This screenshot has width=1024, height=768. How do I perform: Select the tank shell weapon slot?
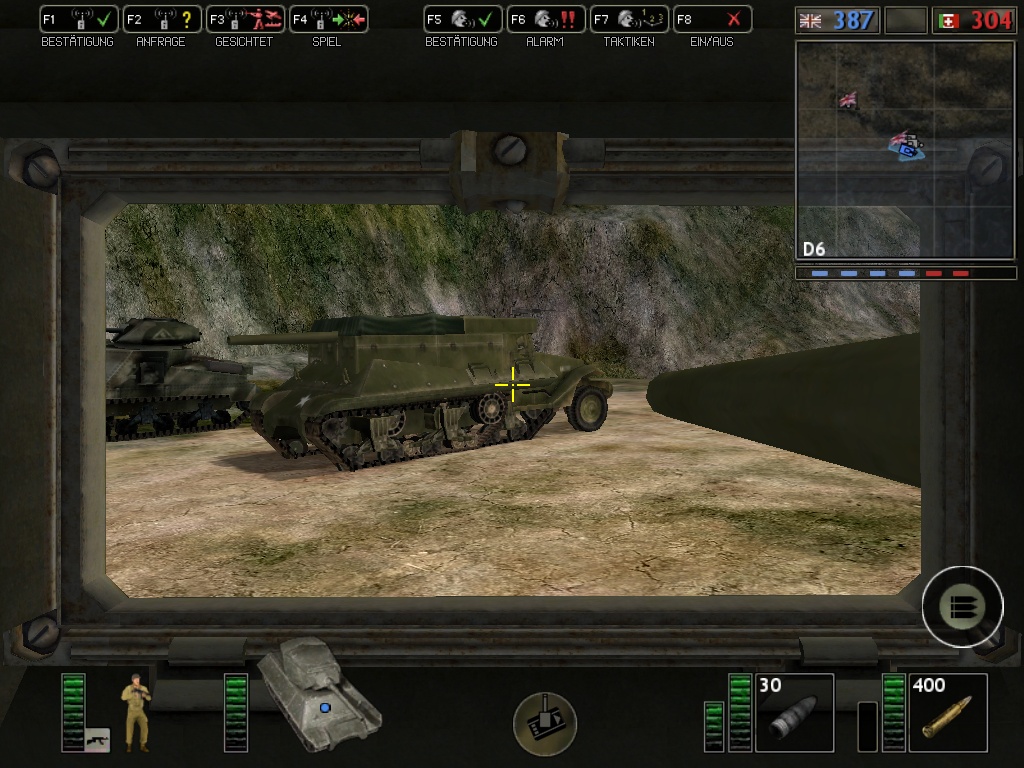pyautogui.click(x=794, y=712)
